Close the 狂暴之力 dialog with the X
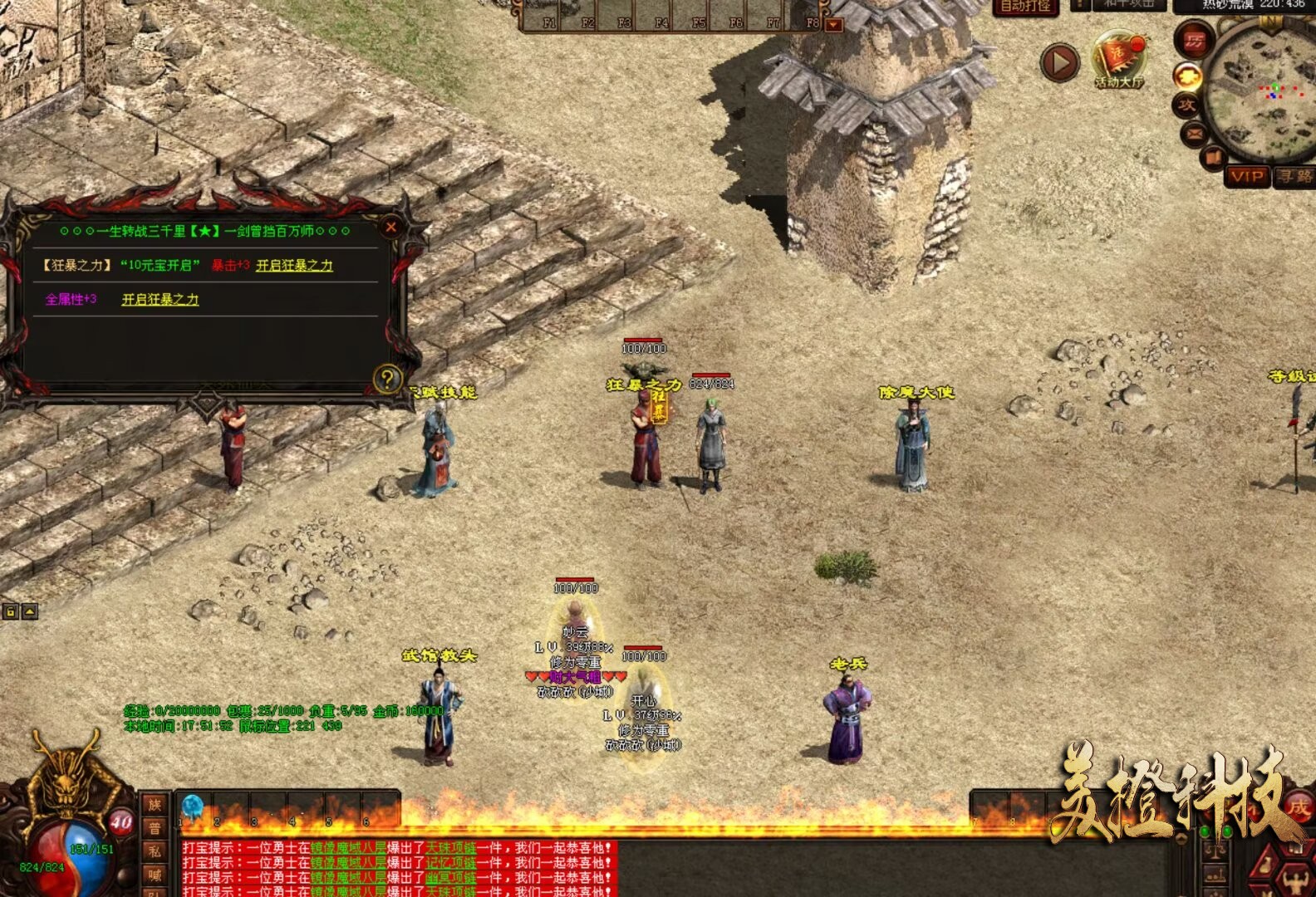 pyautogui.click(x=391, y=227)
